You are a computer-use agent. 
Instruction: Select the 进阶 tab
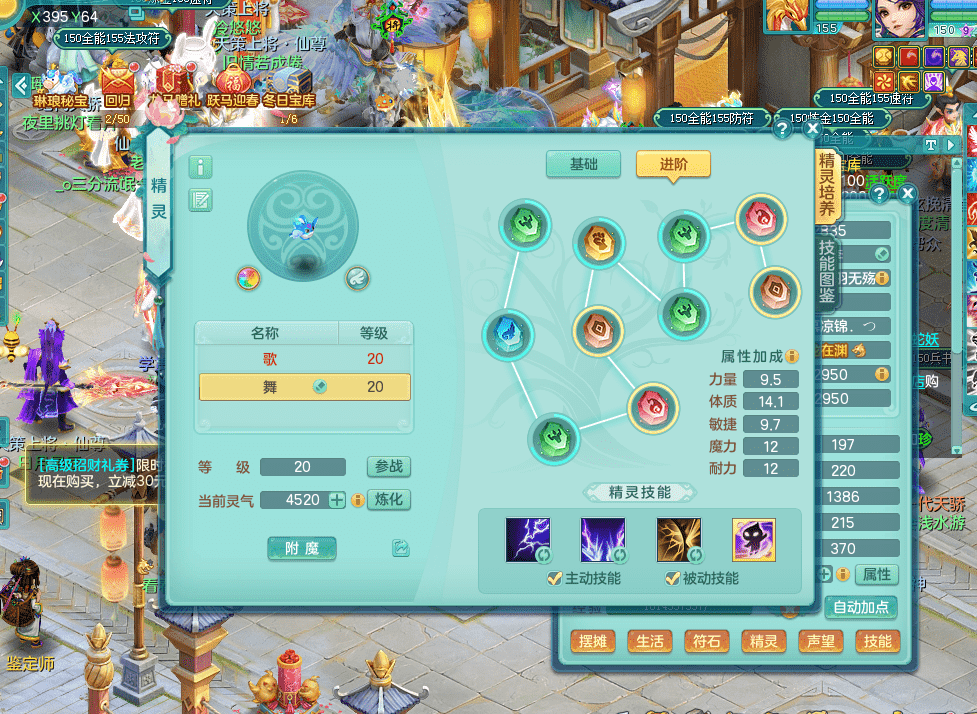673,164
